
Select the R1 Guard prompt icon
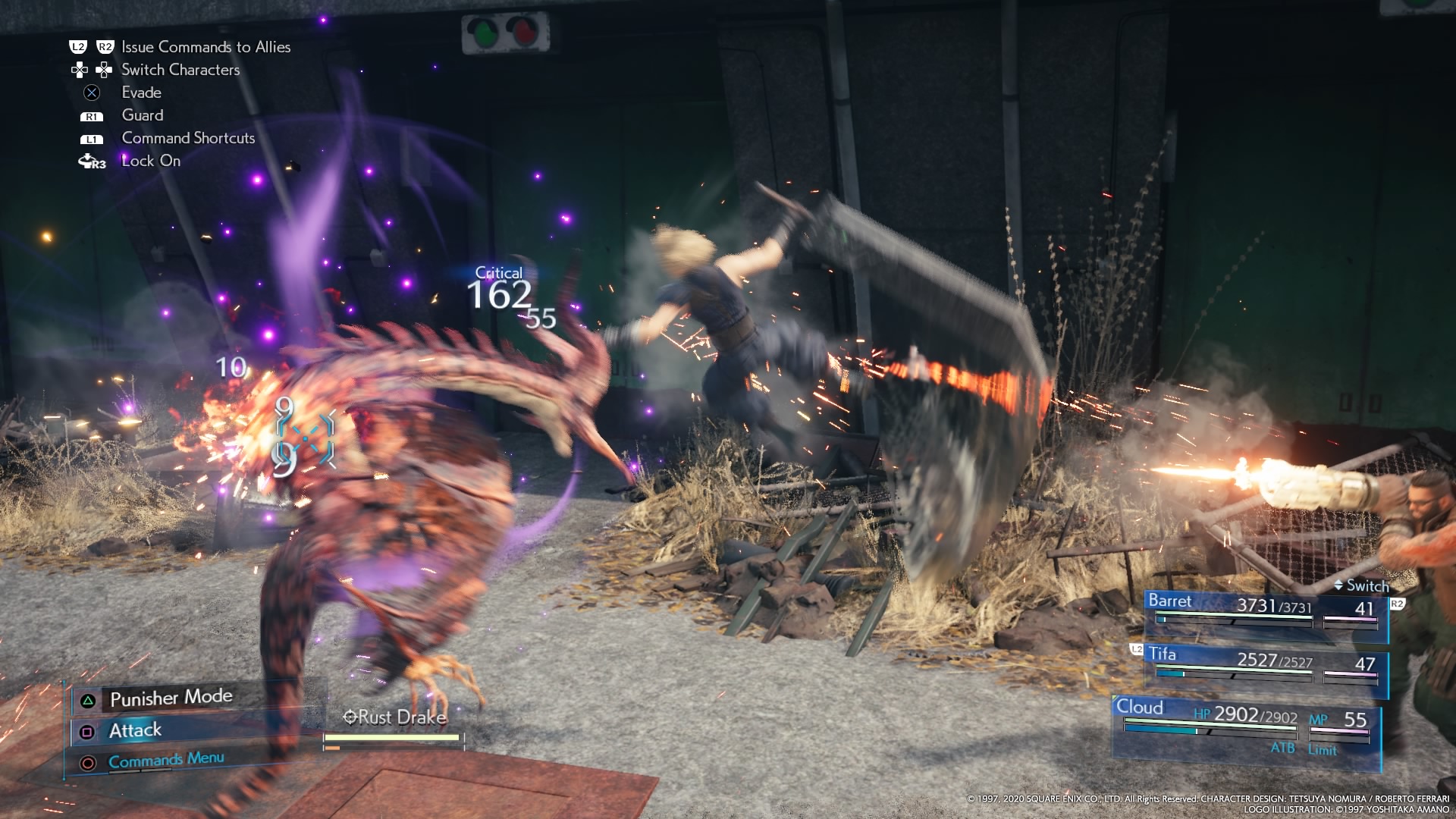tap(90, 115)
